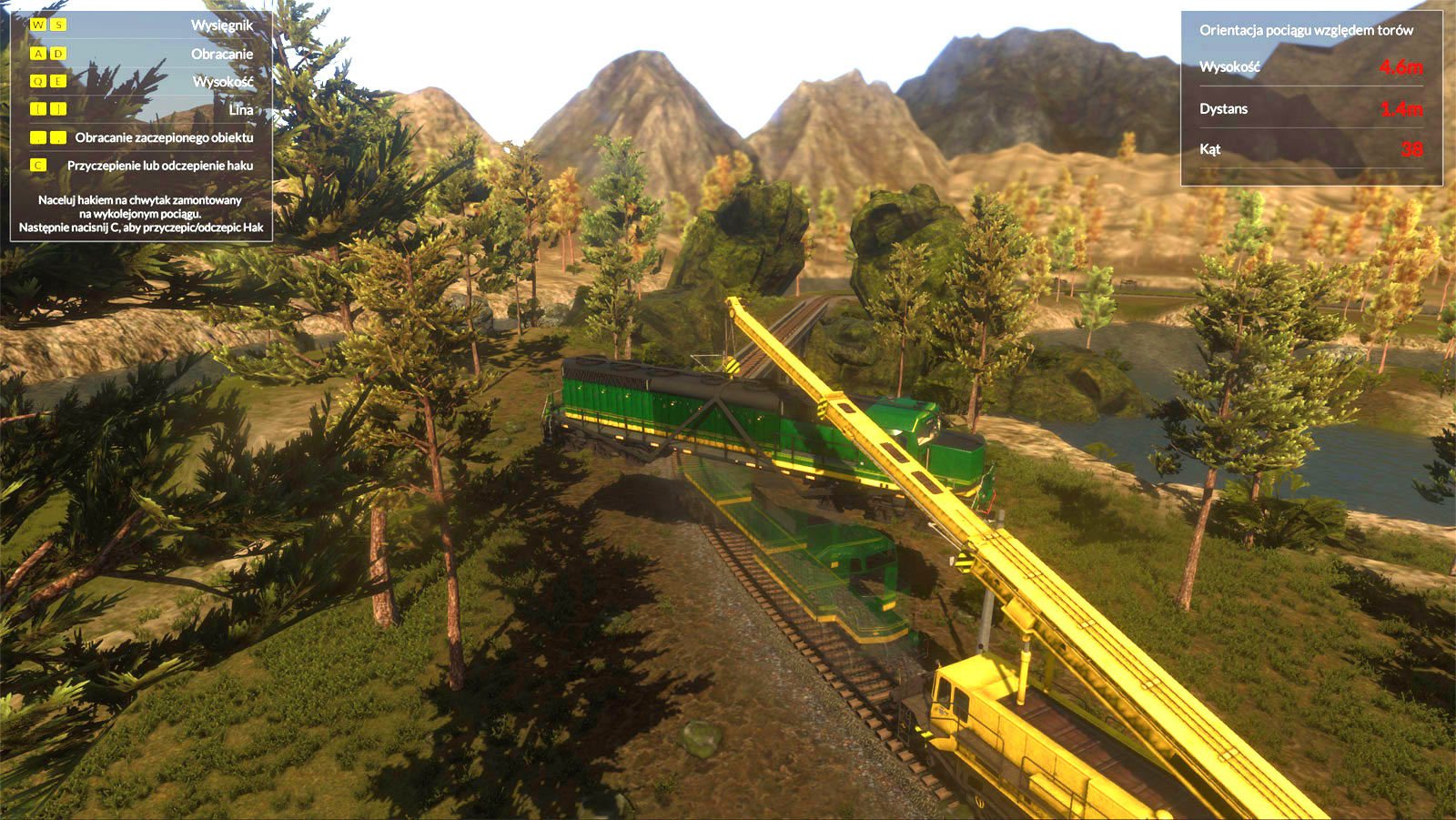Click the Q key icon for Wysokość

[37, 81]
